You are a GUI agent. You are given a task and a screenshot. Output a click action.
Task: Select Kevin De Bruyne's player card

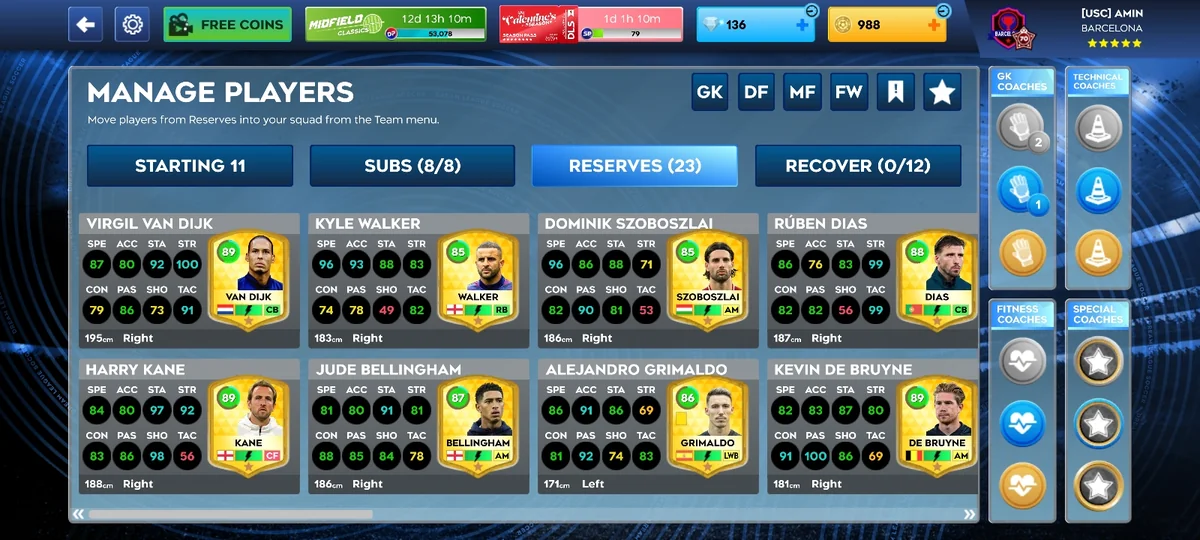click(x=872, y=426)
